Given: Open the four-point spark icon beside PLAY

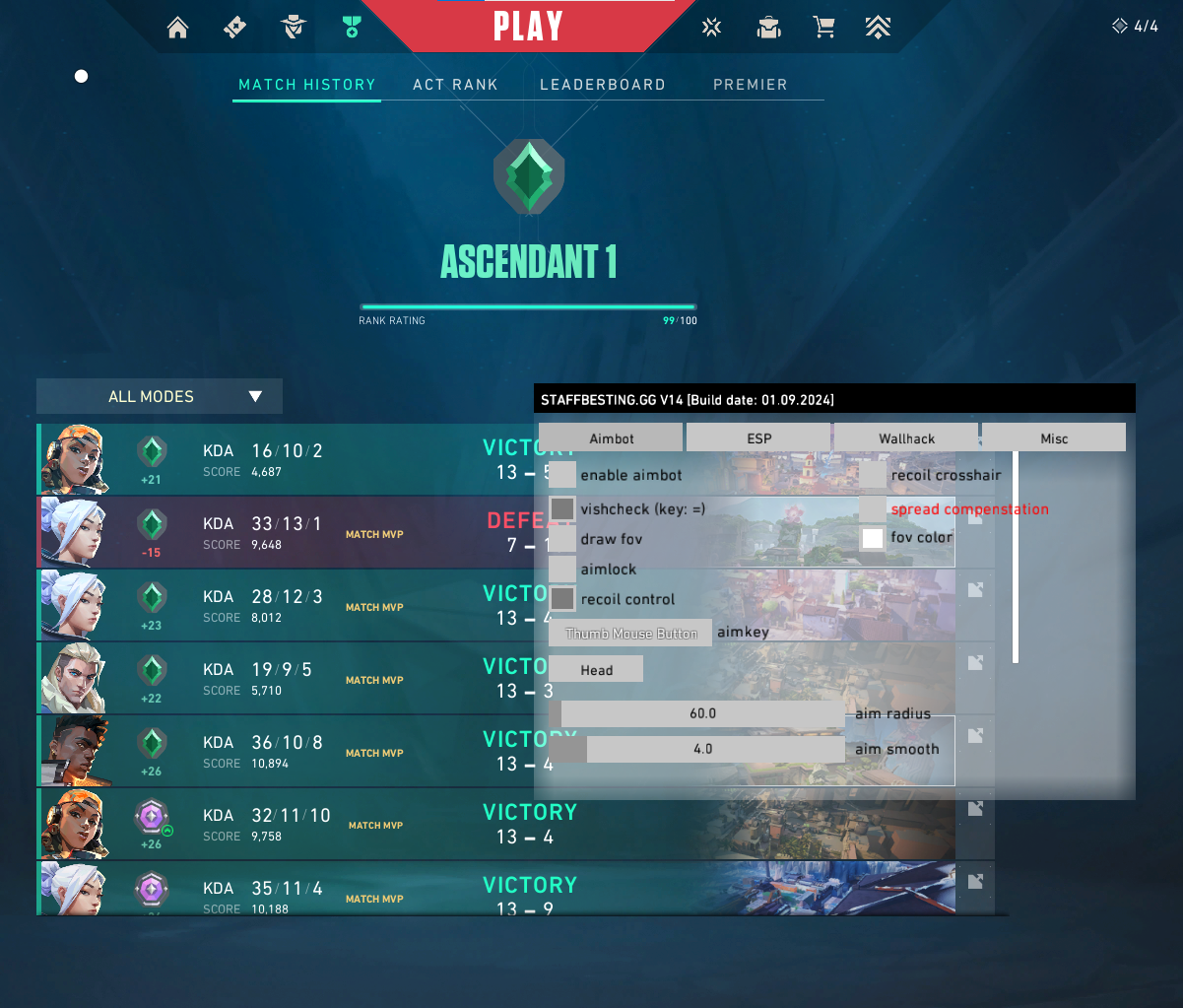Looking at the screenshot, I should pos(711,28).
